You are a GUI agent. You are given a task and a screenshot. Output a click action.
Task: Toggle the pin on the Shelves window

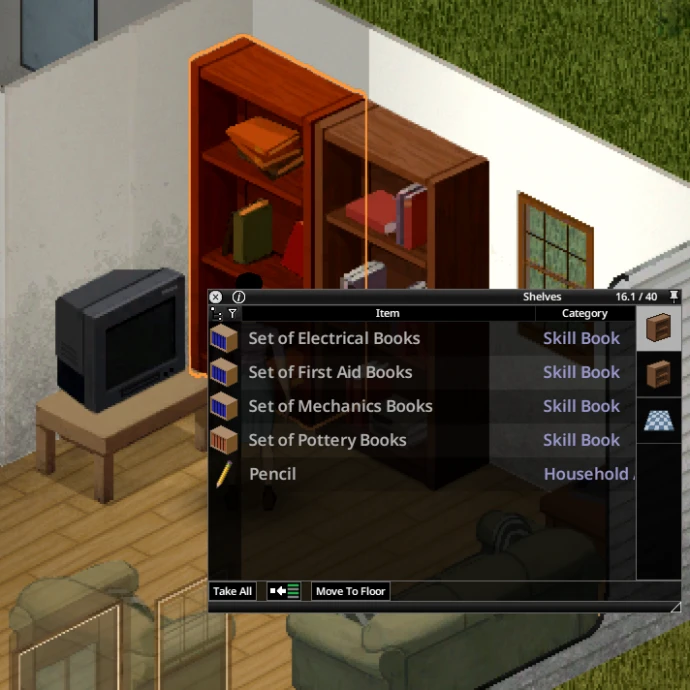(x=674, y=297)
